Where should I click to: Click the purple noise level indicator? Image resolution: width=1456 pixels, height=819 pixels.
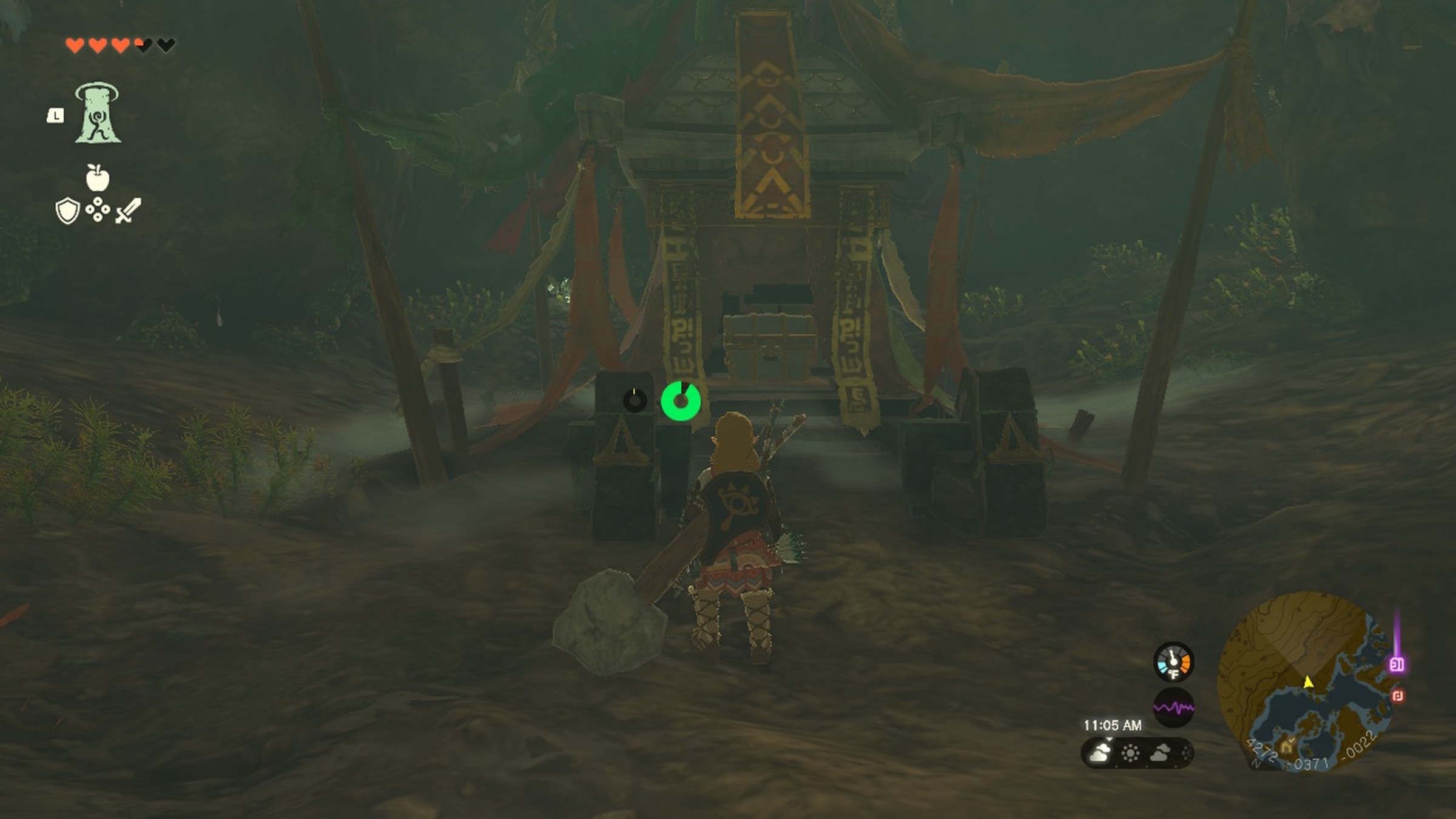pos(1173,707)
